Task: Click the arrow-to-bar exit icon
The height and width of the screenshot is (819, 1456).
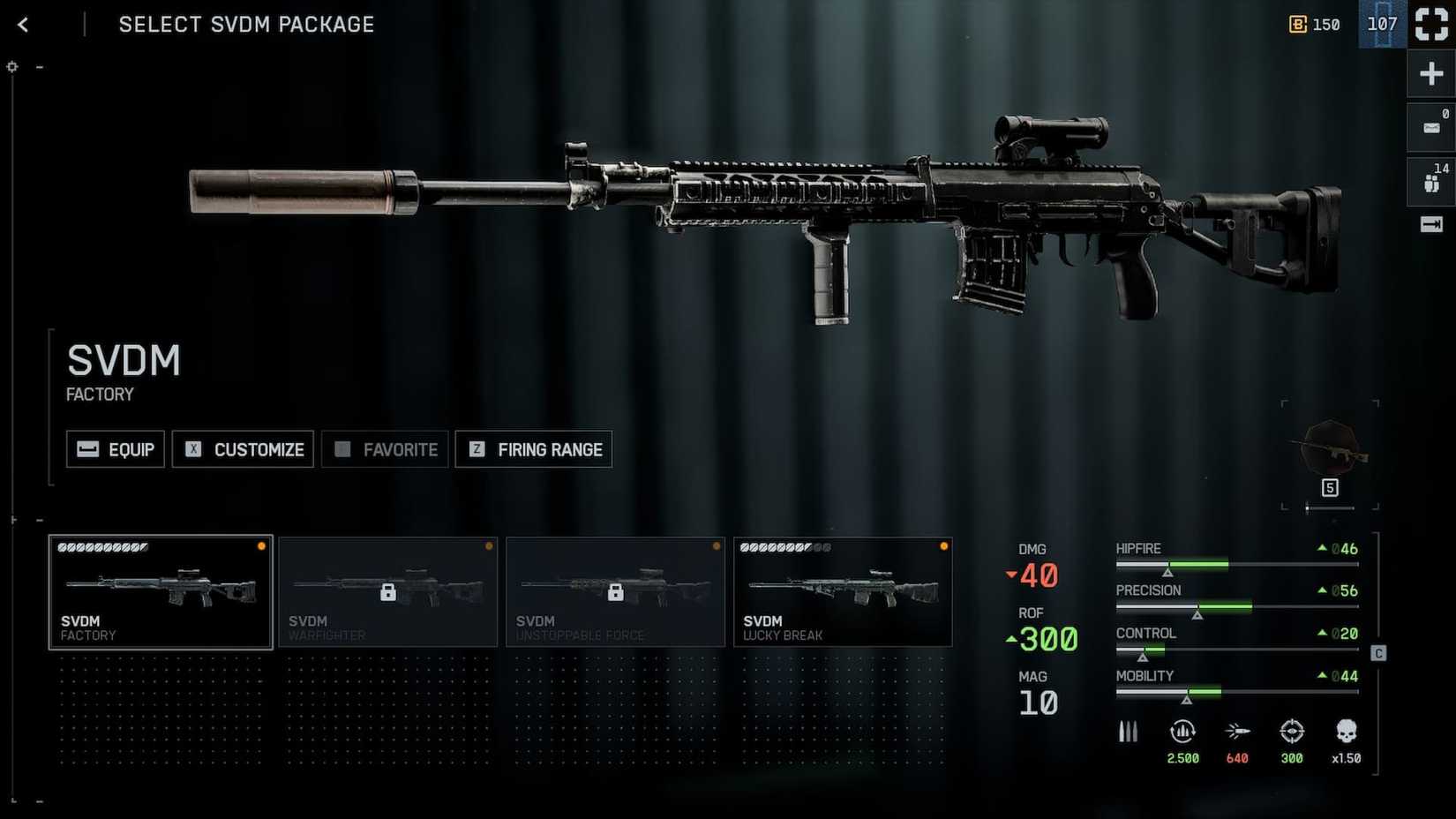Action: [x=1430, y=225]
